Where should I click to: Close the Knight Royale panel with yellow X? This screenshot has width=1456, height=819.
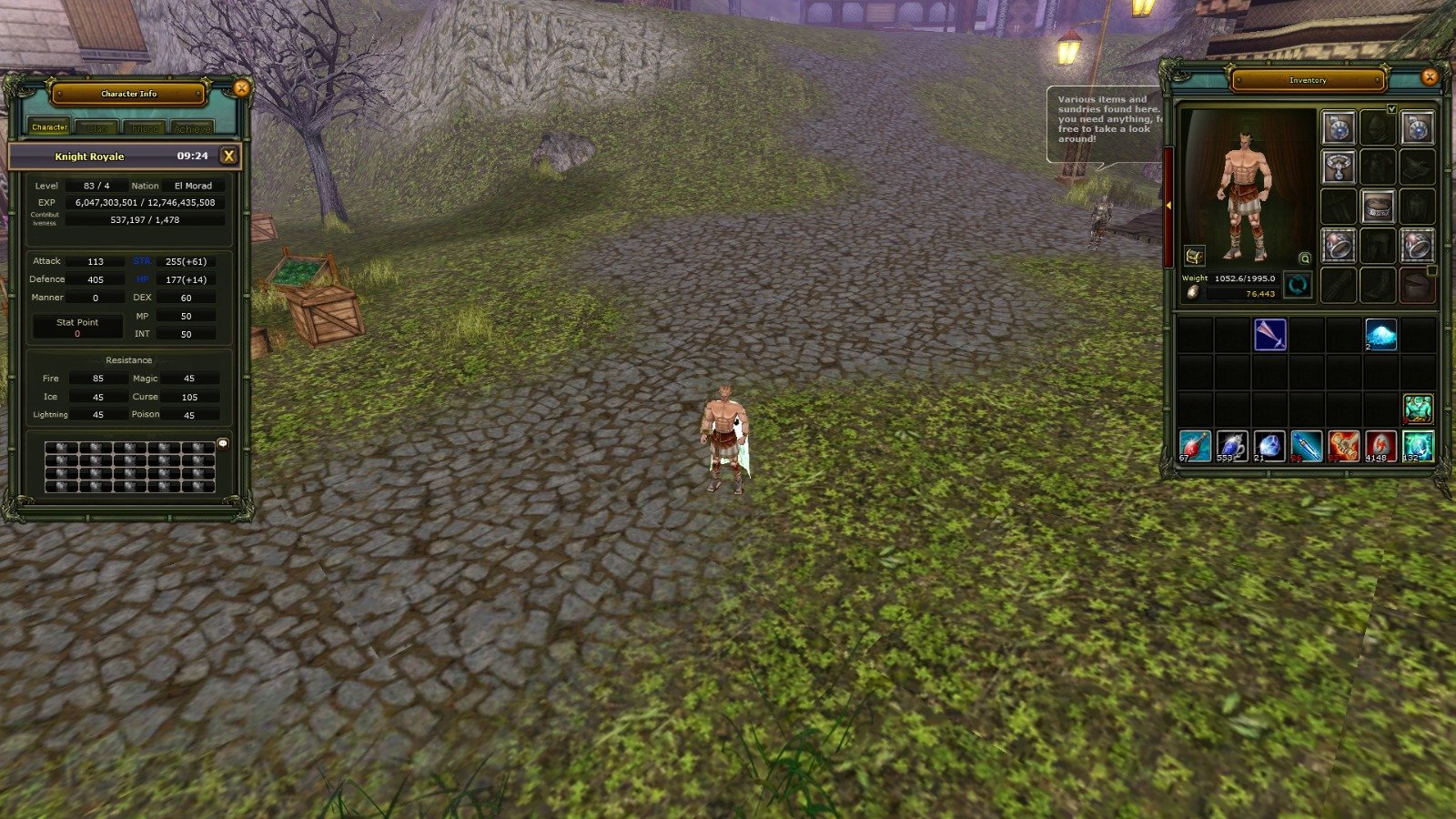[229, 156]
